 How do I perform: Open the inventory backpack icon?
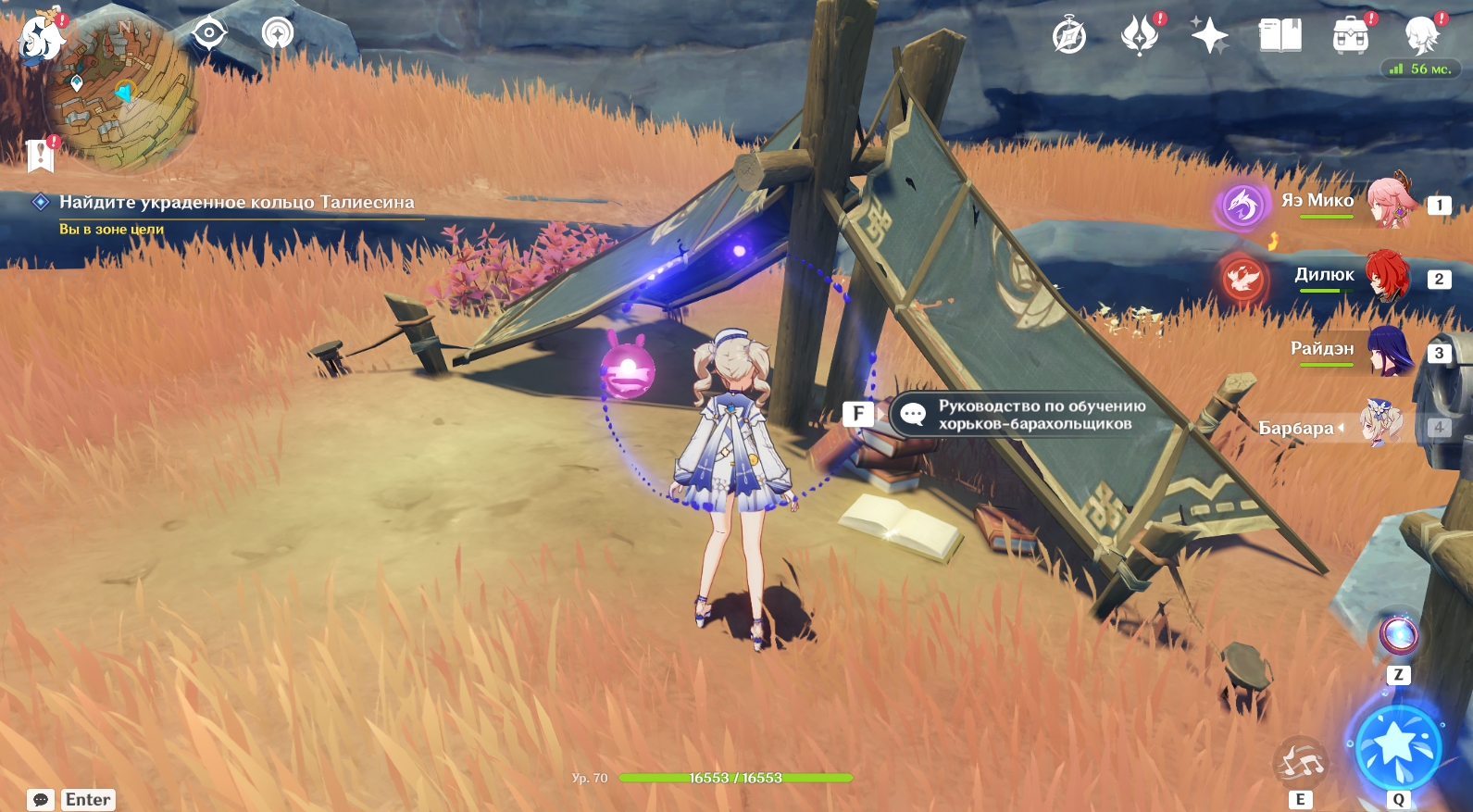1350,37
